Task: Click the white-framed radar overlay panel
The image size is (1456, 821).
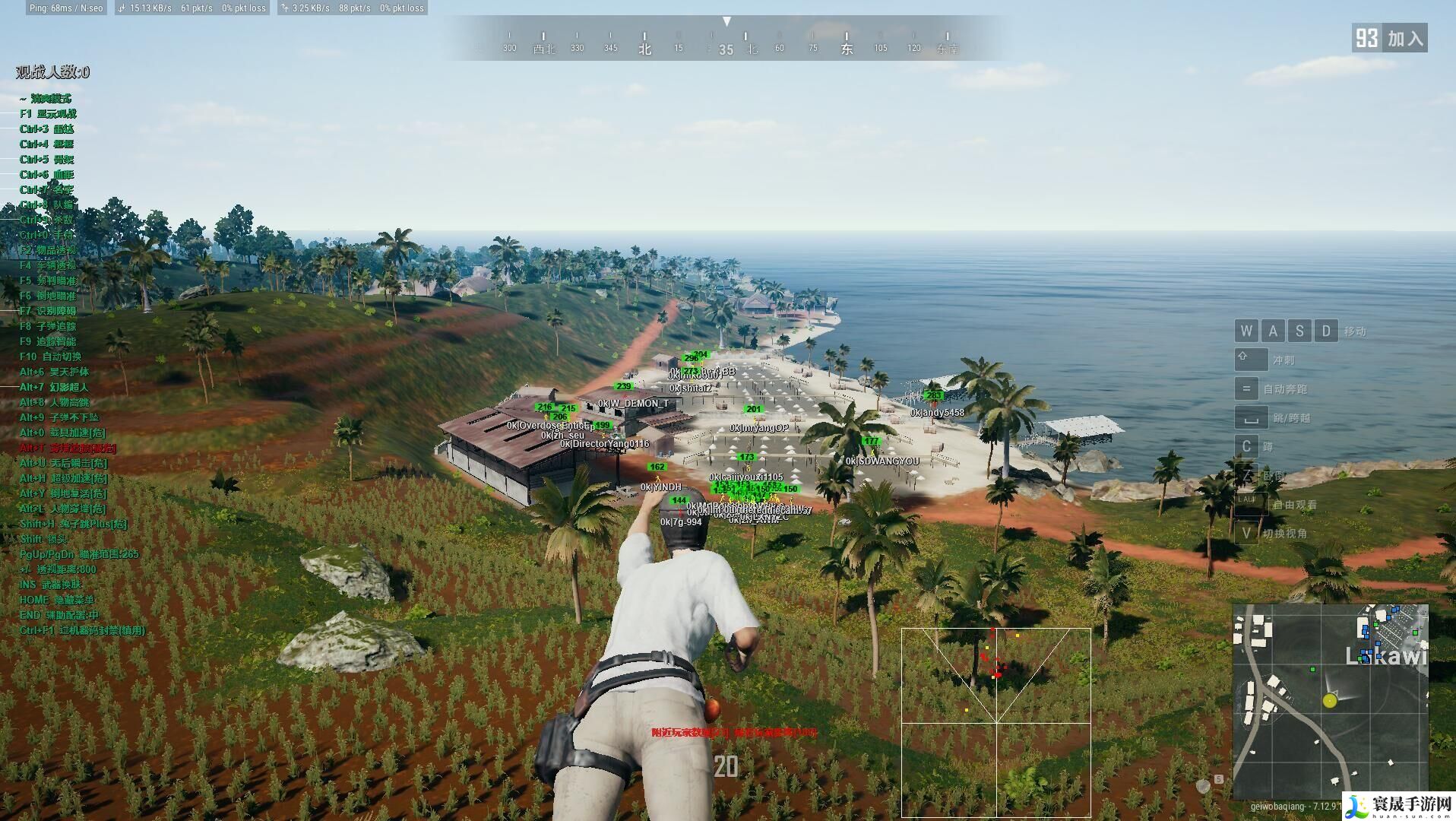Action: [995, 722]
